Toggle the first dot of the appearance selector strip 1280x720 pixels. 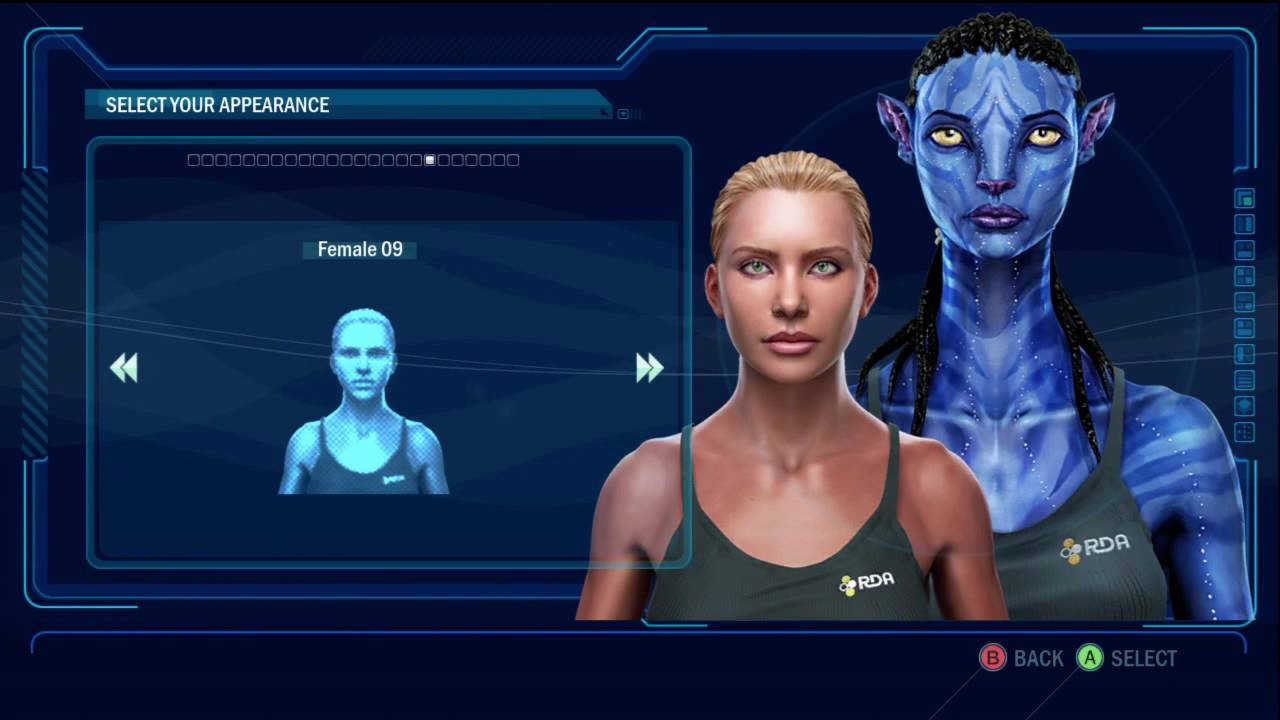click(x=191, y=160)
